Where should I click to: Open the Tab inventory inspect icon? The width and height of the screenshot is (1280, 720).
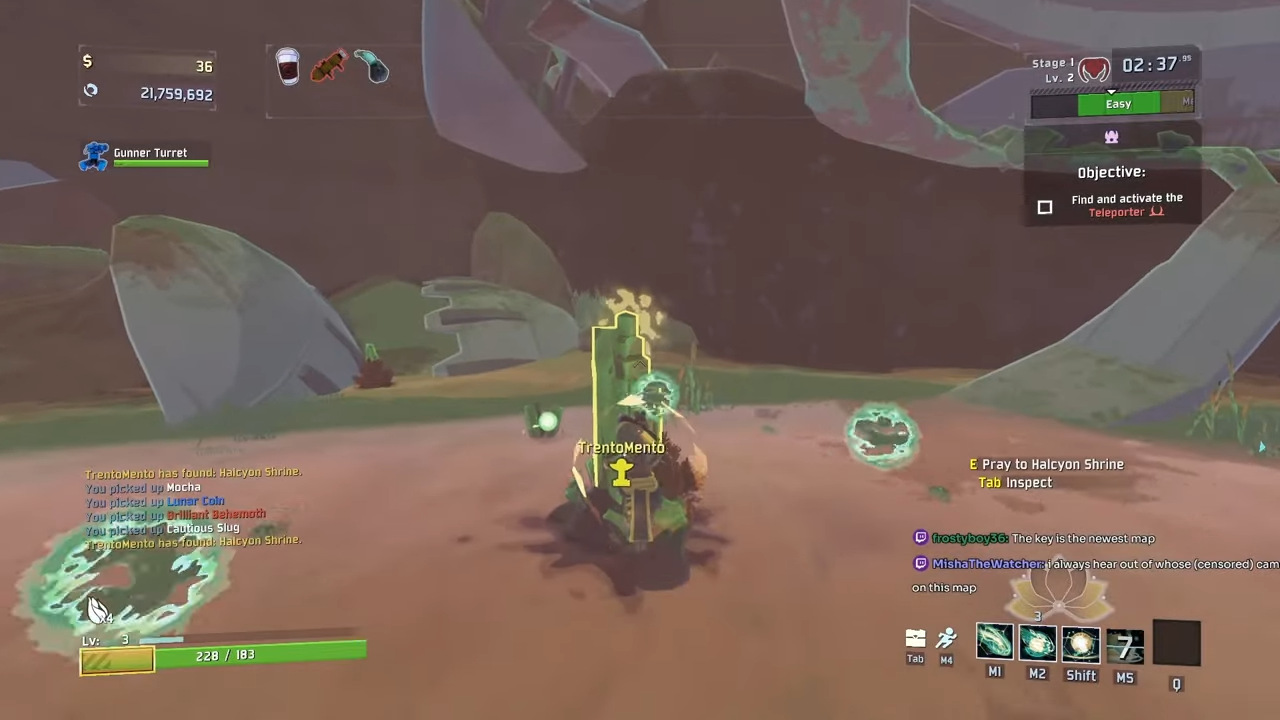click(x=915, y=638)
